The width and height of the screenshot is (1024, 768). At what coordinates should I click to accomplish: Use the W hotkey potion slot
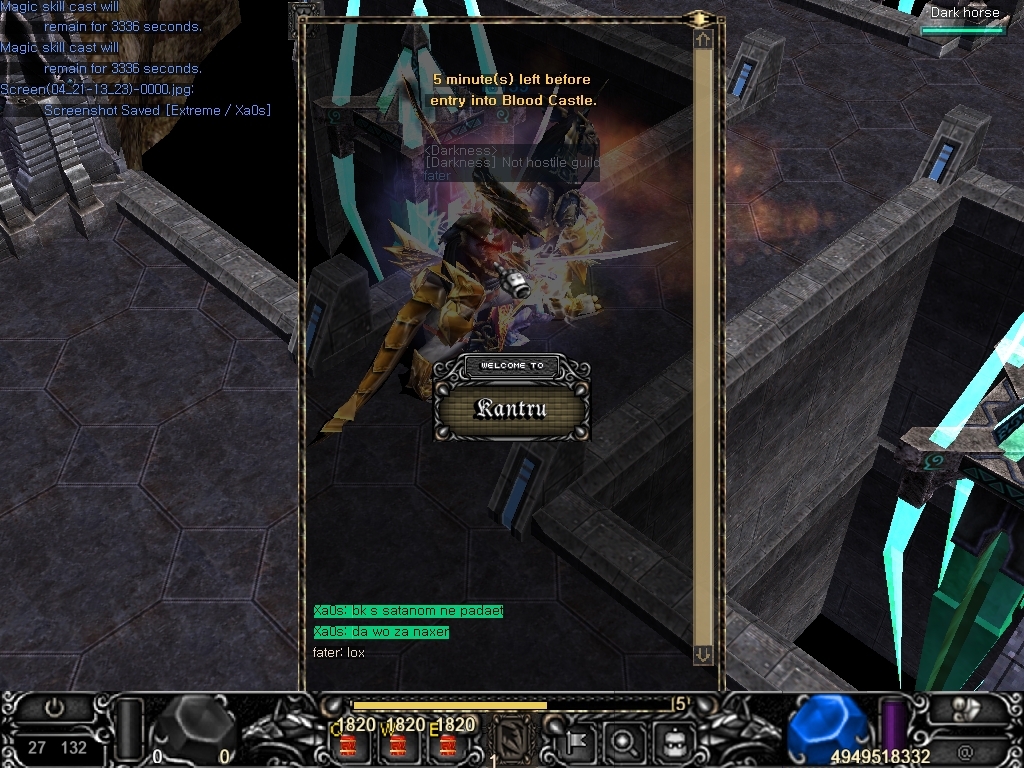pyautogui.click(x=397, y=745)
